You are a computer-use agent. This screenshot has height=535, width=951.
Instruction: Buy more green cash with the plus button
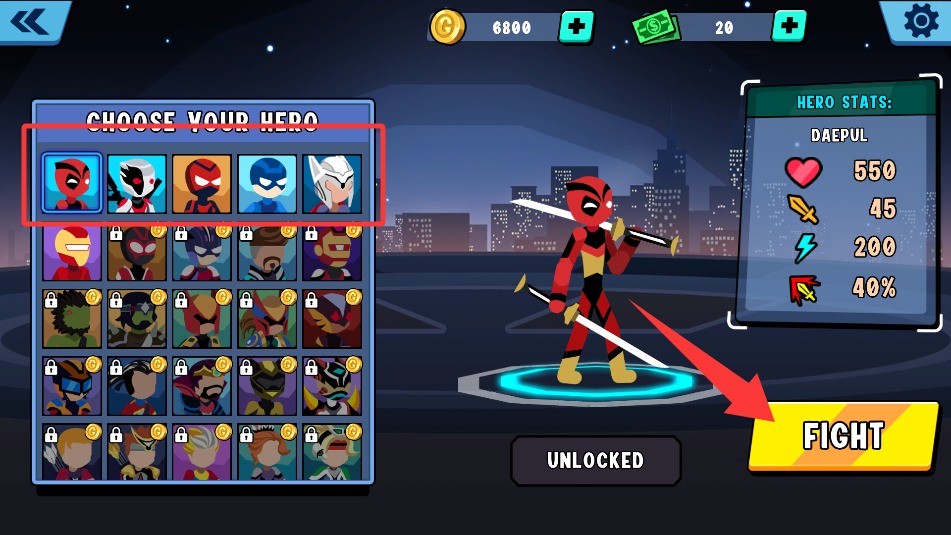pos(789,27)
